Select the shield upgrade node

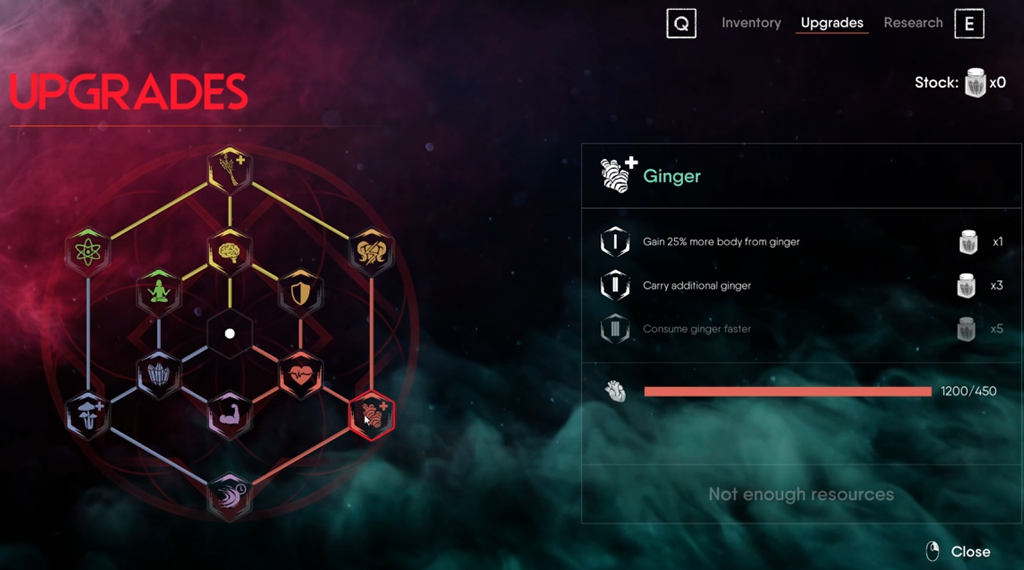pos(300,291)
